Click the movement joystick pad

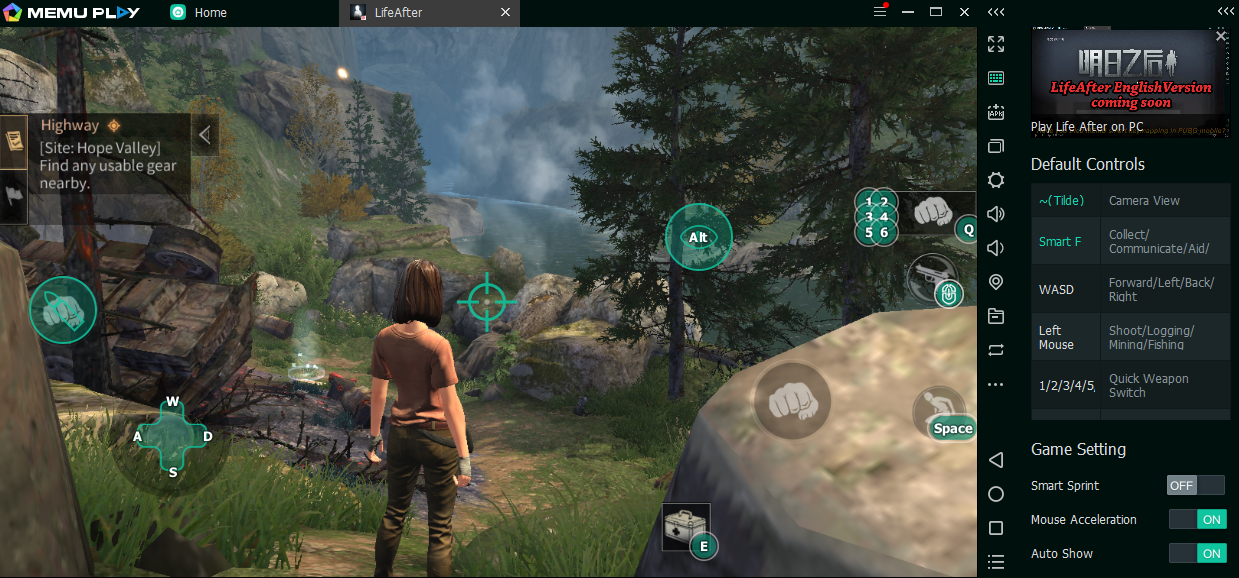(173, 437)
